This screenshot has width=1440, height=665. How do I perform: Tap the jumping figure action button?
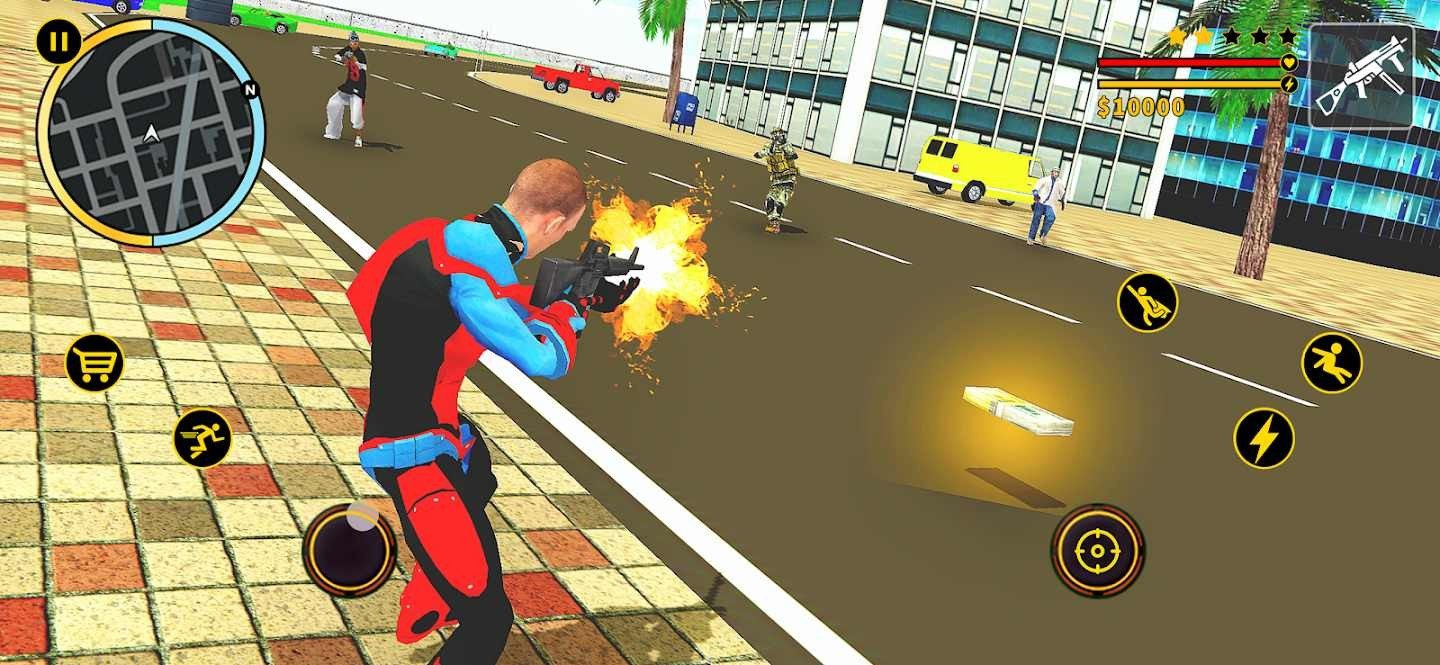coord(1332,362)
